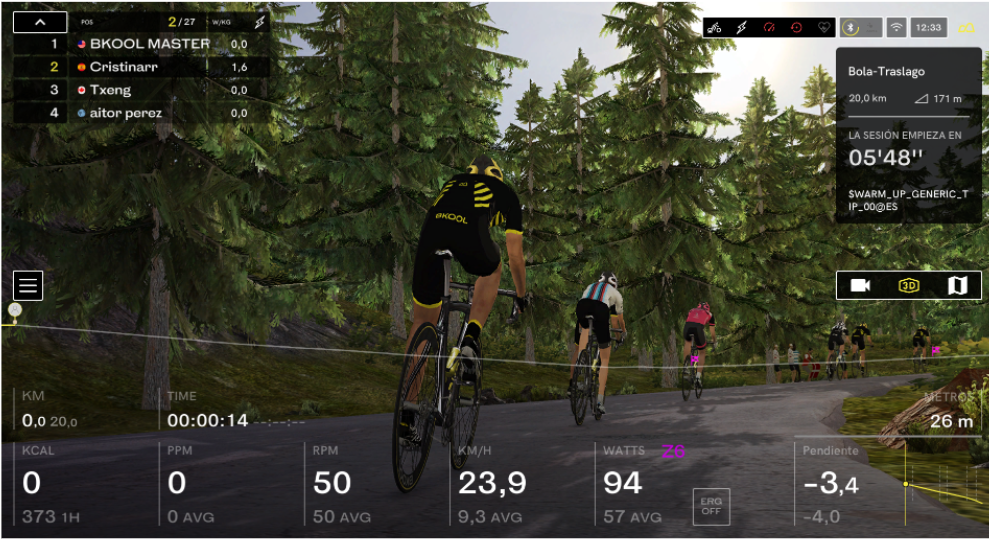Screen dimensions: 989x540
Task: Click the lightning bolt power sensor icon
Action: pos(742,28)
